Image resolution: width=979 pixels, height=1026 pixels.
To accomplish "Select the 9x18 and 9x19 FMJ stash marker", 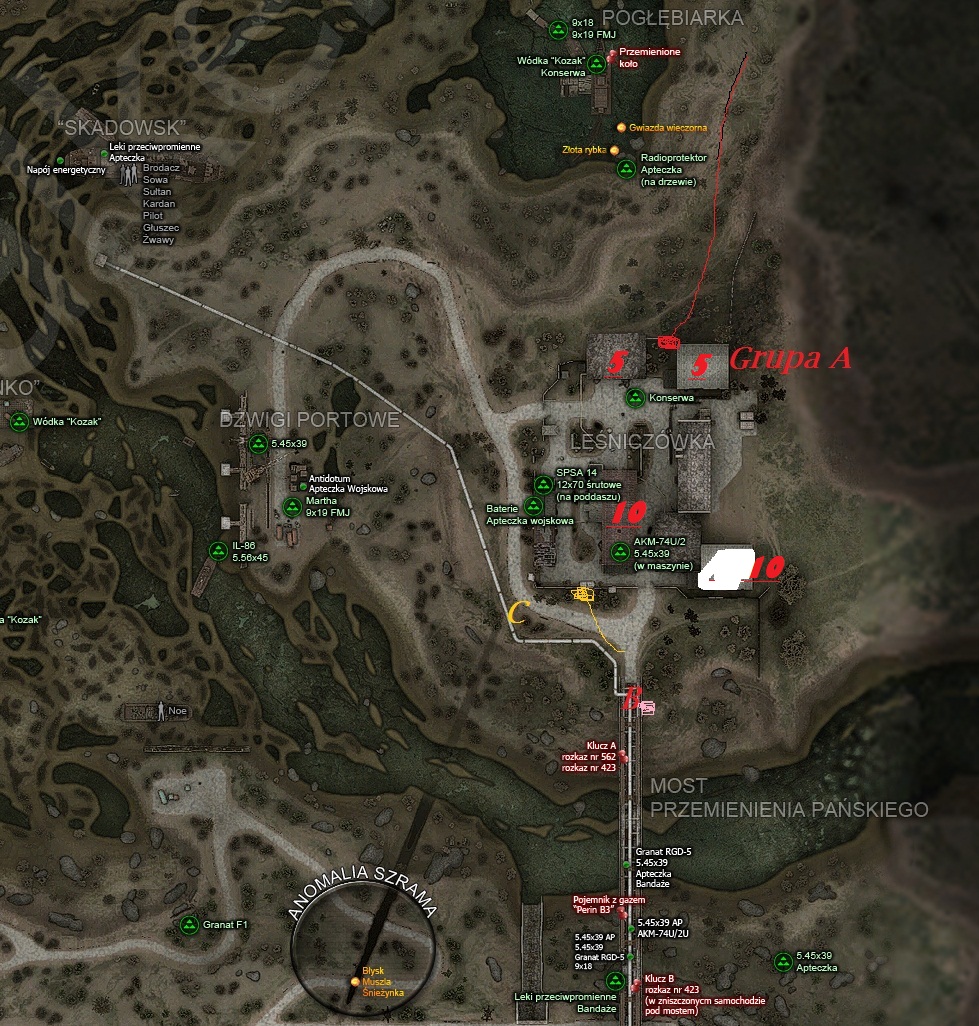I will tap(557, 27).
